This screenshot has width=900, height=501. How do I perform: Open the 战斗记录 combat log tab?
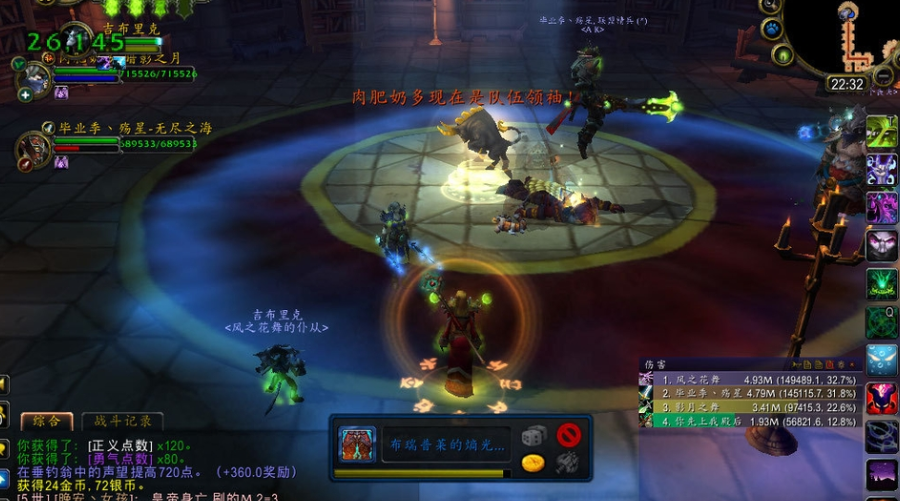[x=116, y=421]
